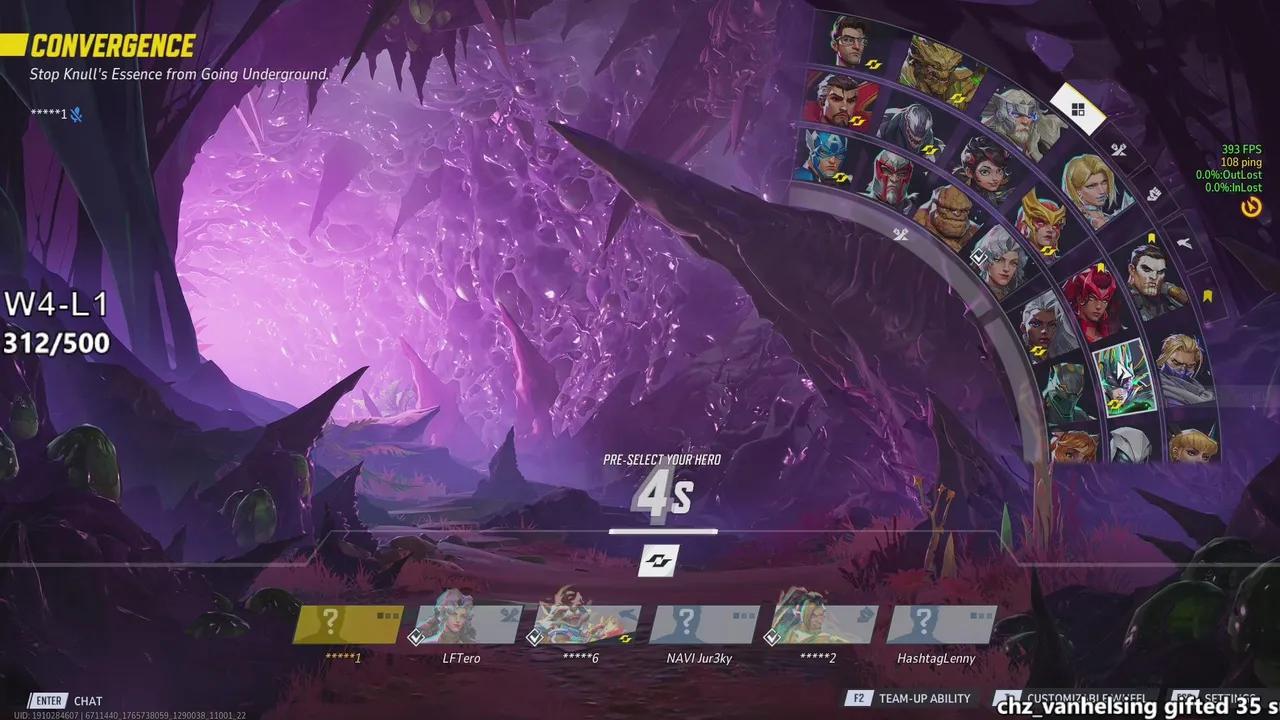Toggle LFTero's ready checkmark
The image size is (1280, 720).
tap(416, 639)
